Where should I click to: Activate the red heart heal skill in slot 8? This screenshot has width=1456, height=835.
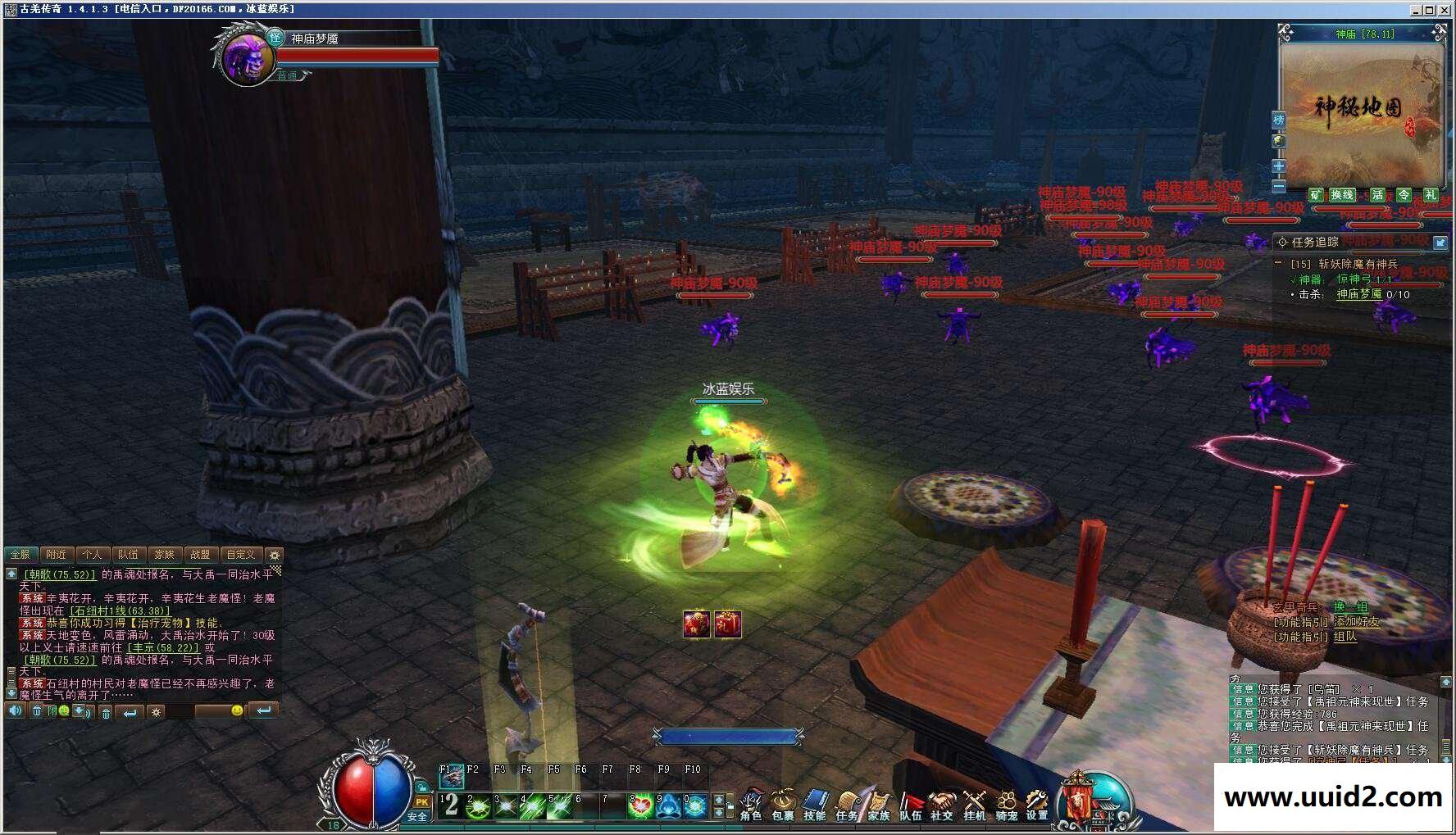point(640,806)
